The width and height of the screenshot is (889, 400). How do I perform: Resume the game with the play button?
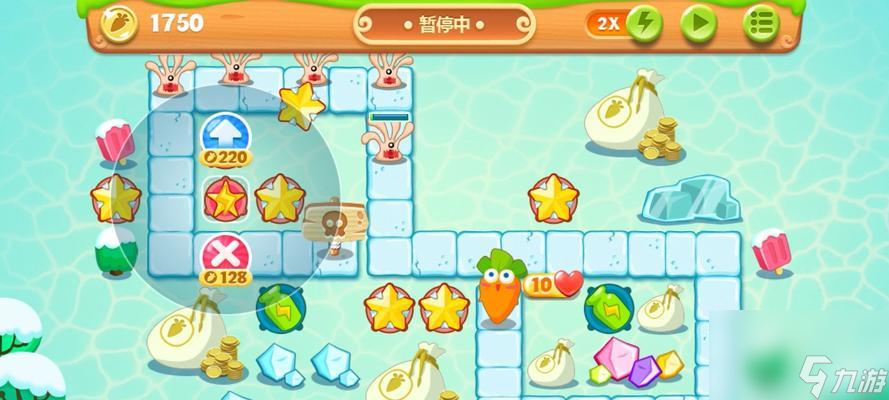pos(699,22)
